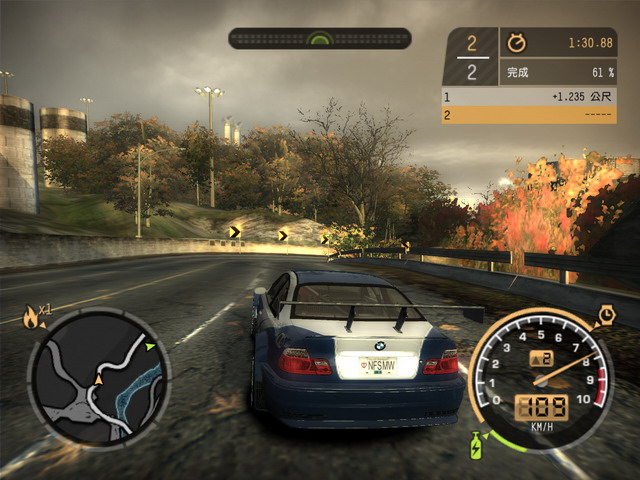The image size is (640, 480).
Task: Click the circular minimap
Action: click(98, 377)
